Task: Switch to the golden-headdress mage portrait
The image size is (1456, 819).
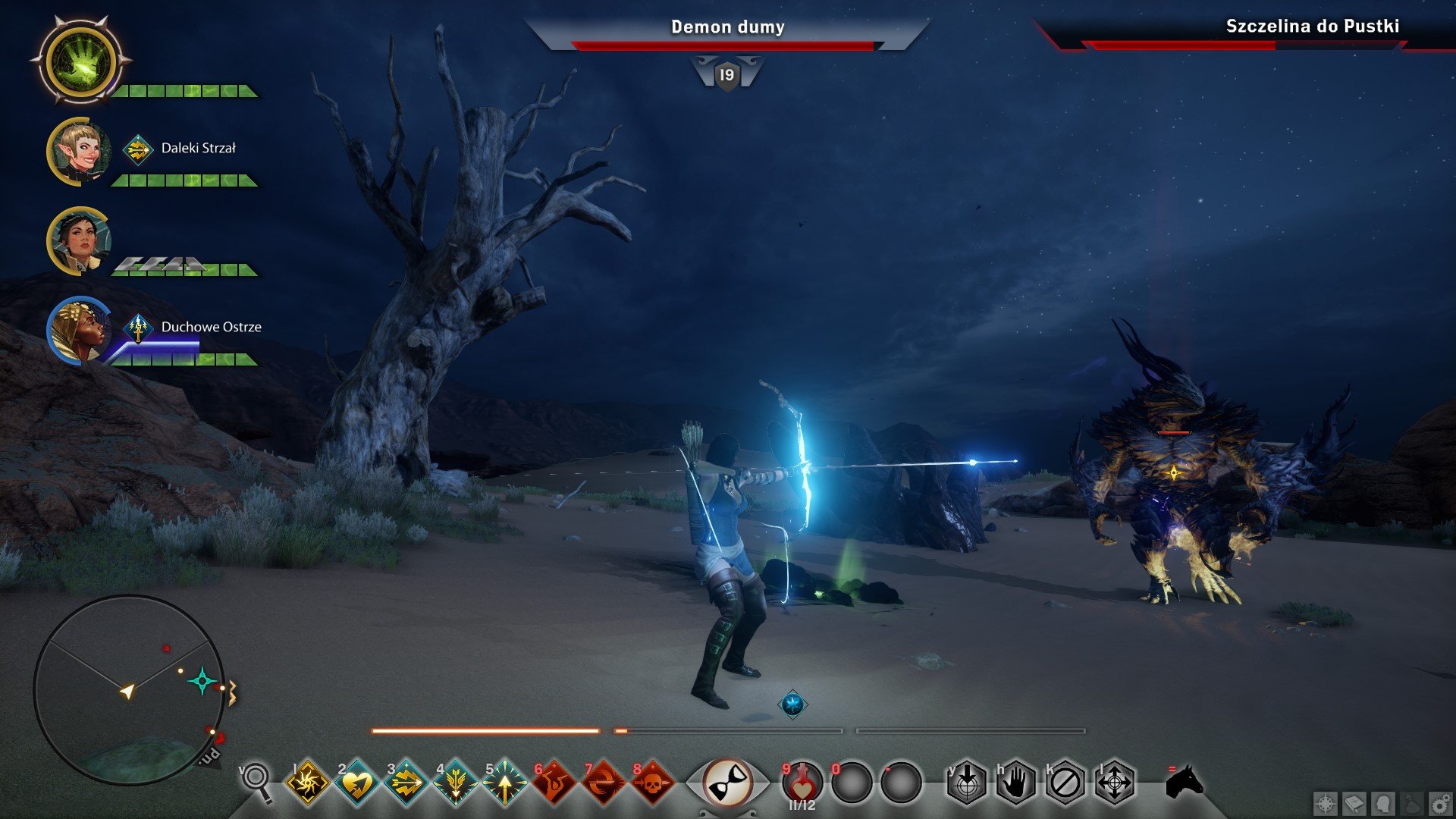Action: (79, 331)
